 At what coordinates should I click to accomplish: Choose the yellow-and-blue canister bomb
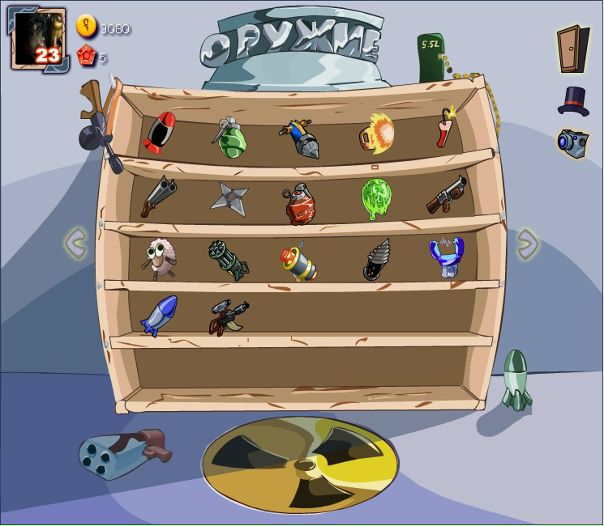(x=298, y=262)
